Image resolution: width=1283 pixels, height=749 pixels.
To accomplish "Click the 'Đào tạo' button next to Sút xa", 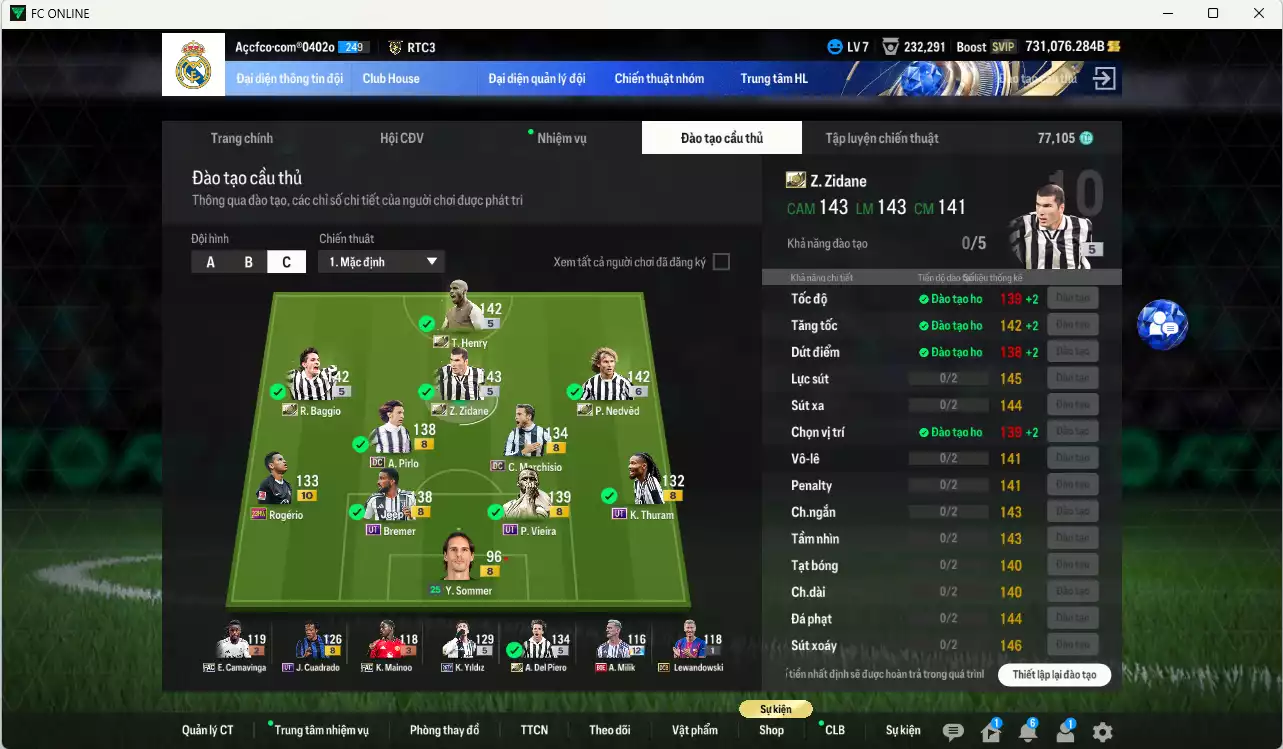I will [1071, 404].
